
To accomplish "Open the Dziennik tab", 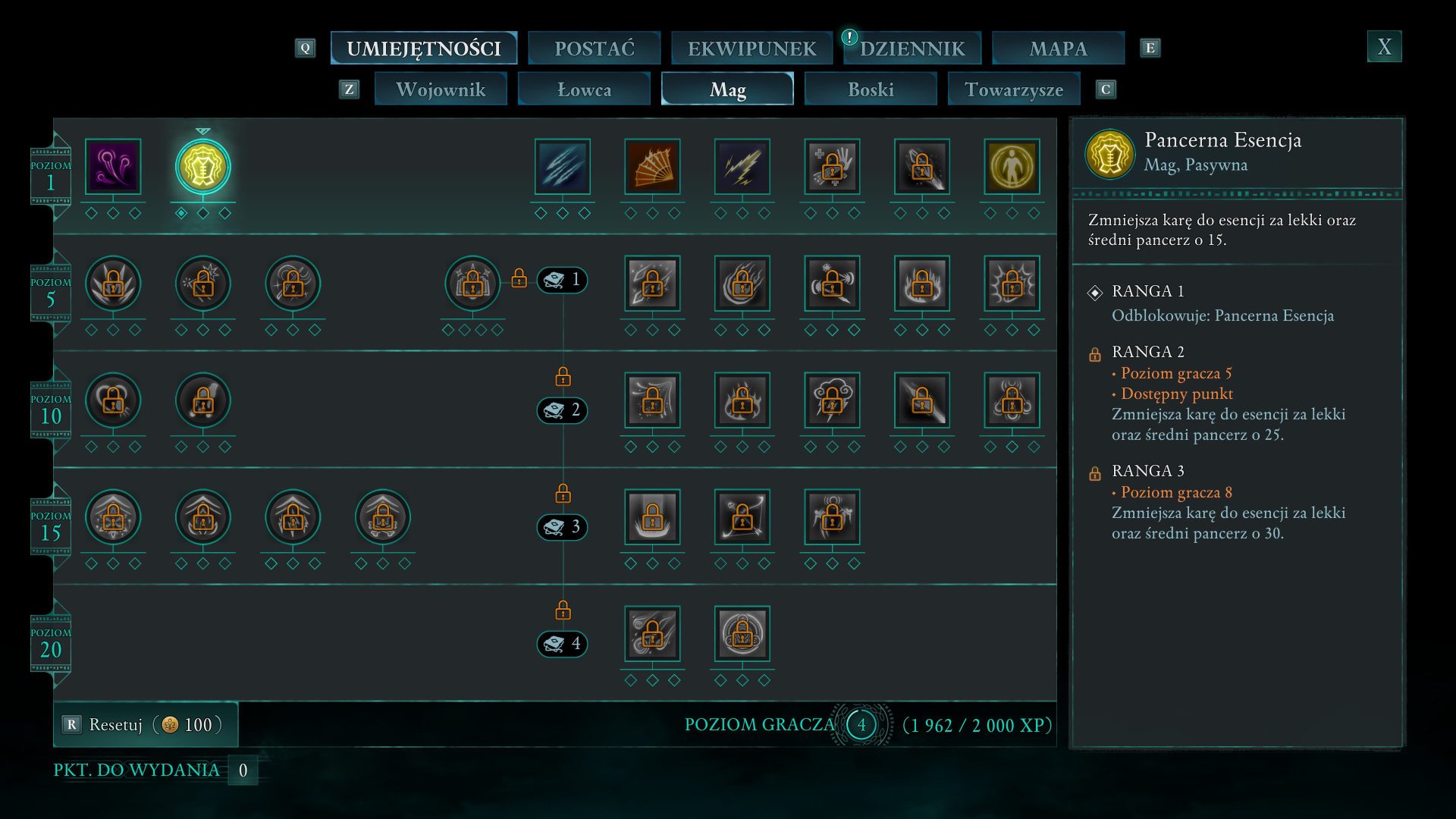I will click(x=912, y=49).
